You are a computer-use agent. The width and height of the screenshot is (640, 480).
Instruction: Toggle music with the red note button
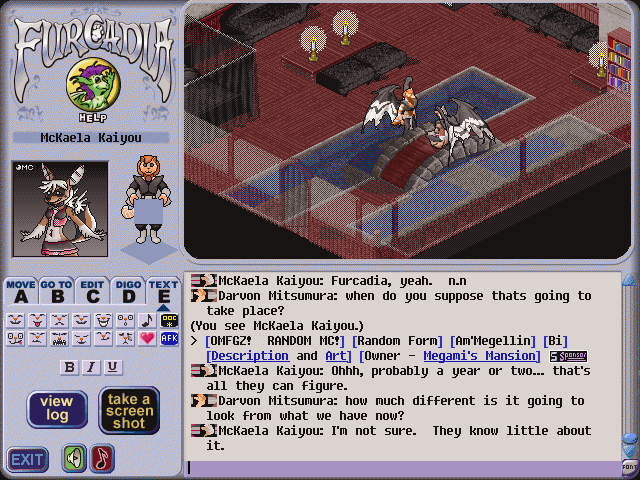[103, 459]
